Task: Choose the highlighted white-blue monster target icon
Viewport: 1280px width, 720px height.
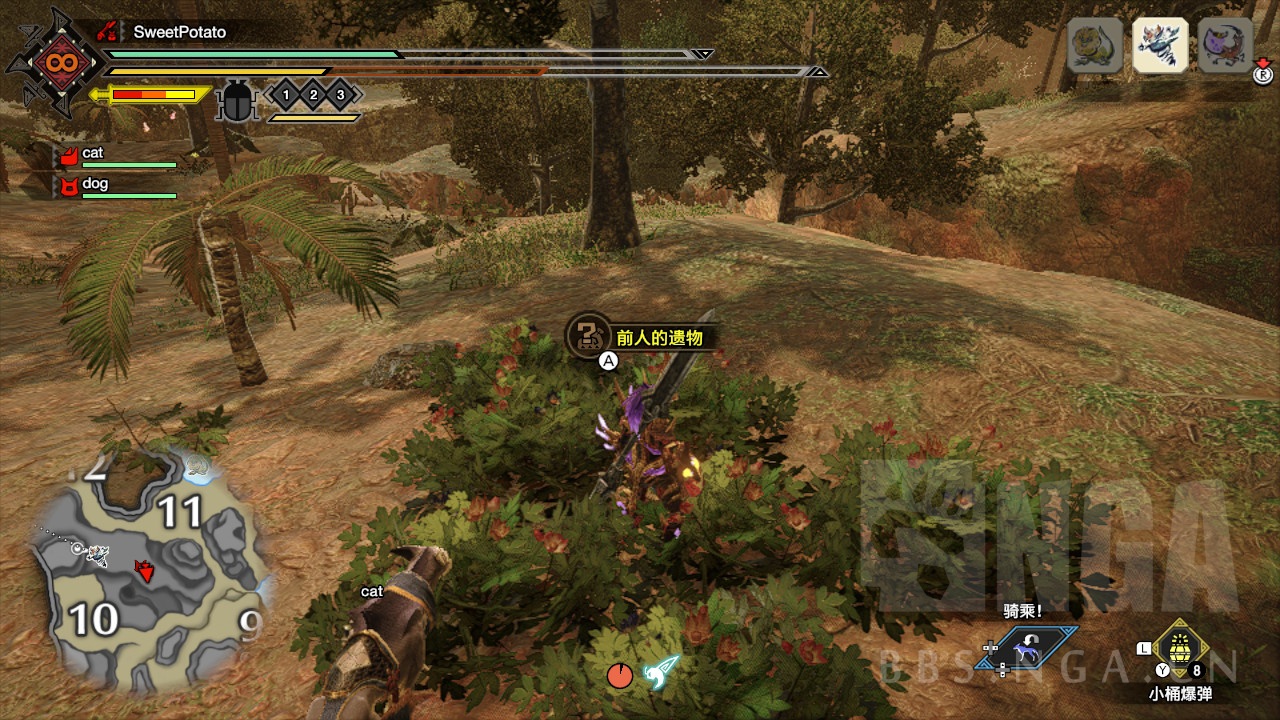Action: click(x=1160, y=46)
